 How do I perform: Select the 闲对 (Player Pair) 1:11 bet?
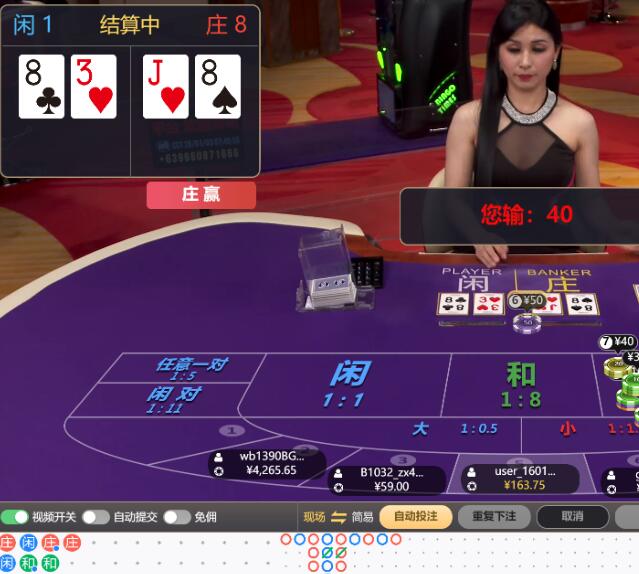point(172,399)
